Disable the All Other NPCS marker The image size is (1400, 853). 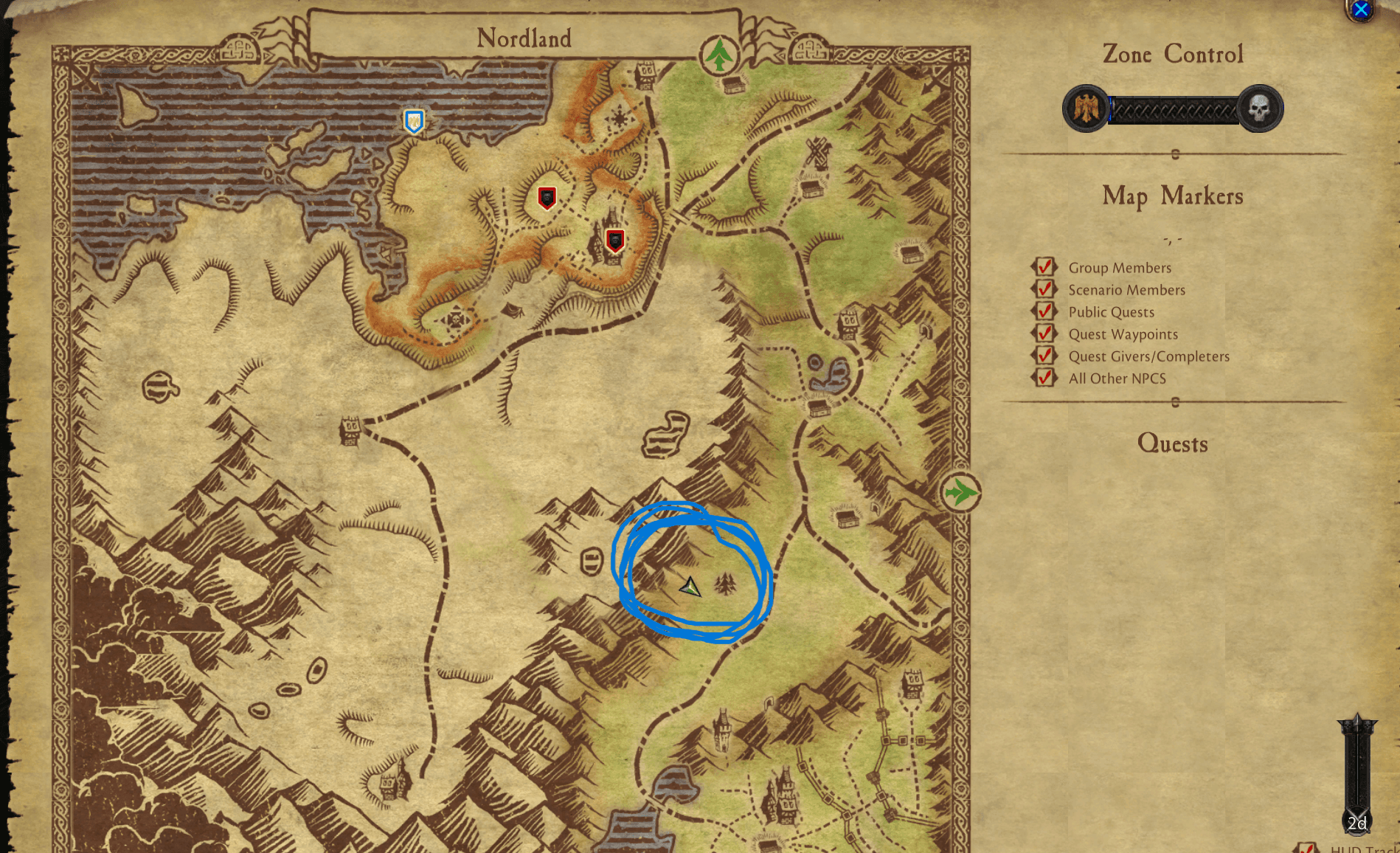click(x=1044, y=378)
